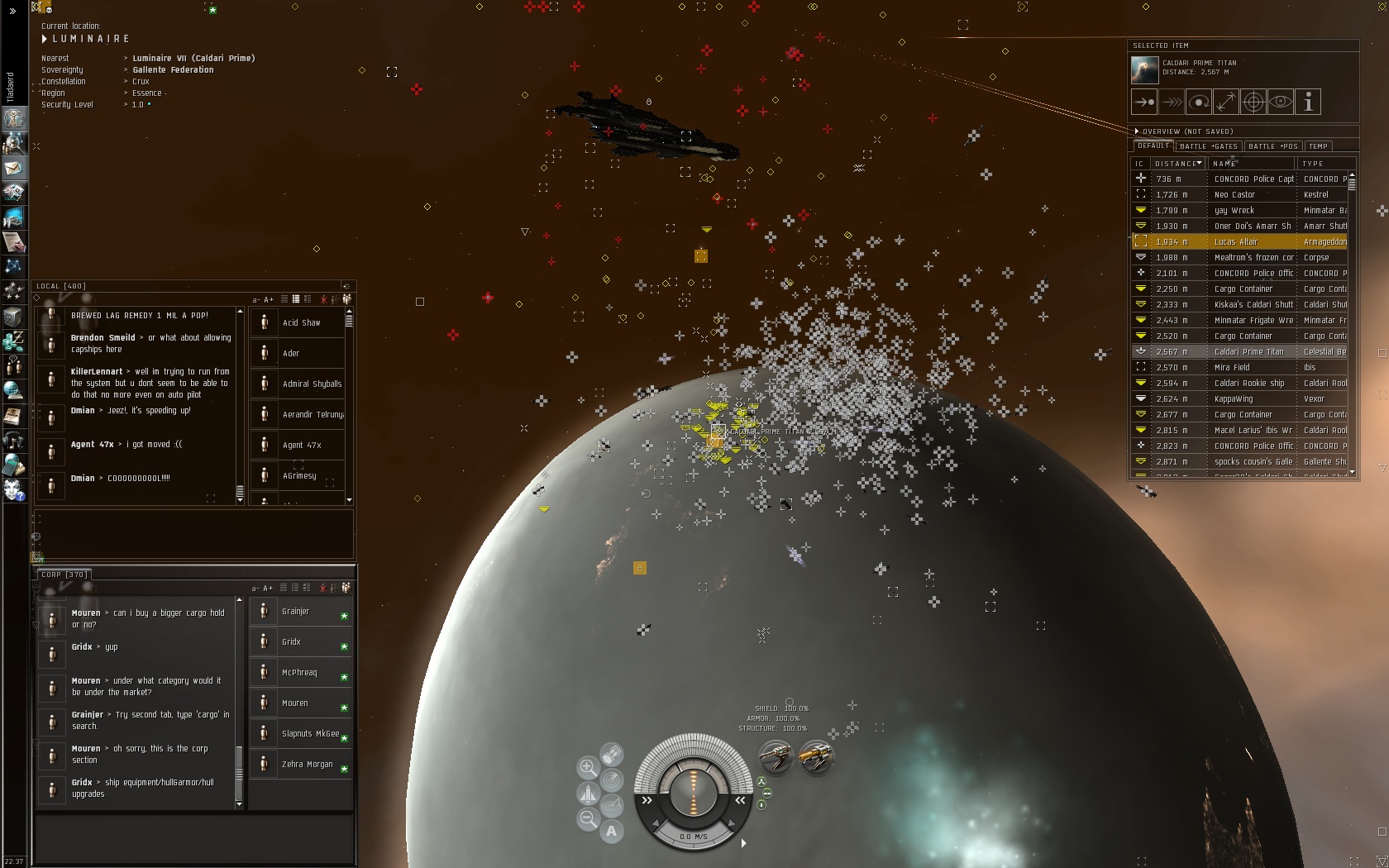Switch to the Battle +Gates overview tab
Viewport: 1389px width, 868px height.
[x=1209, y=146]
